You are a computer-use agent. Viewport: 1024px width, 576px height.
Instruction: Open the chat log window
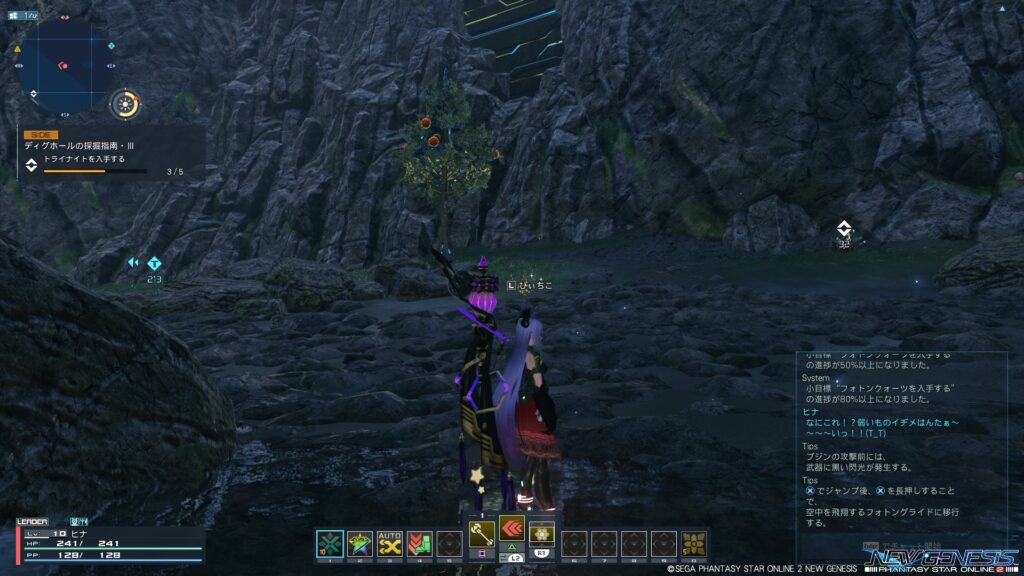point(902,440)
